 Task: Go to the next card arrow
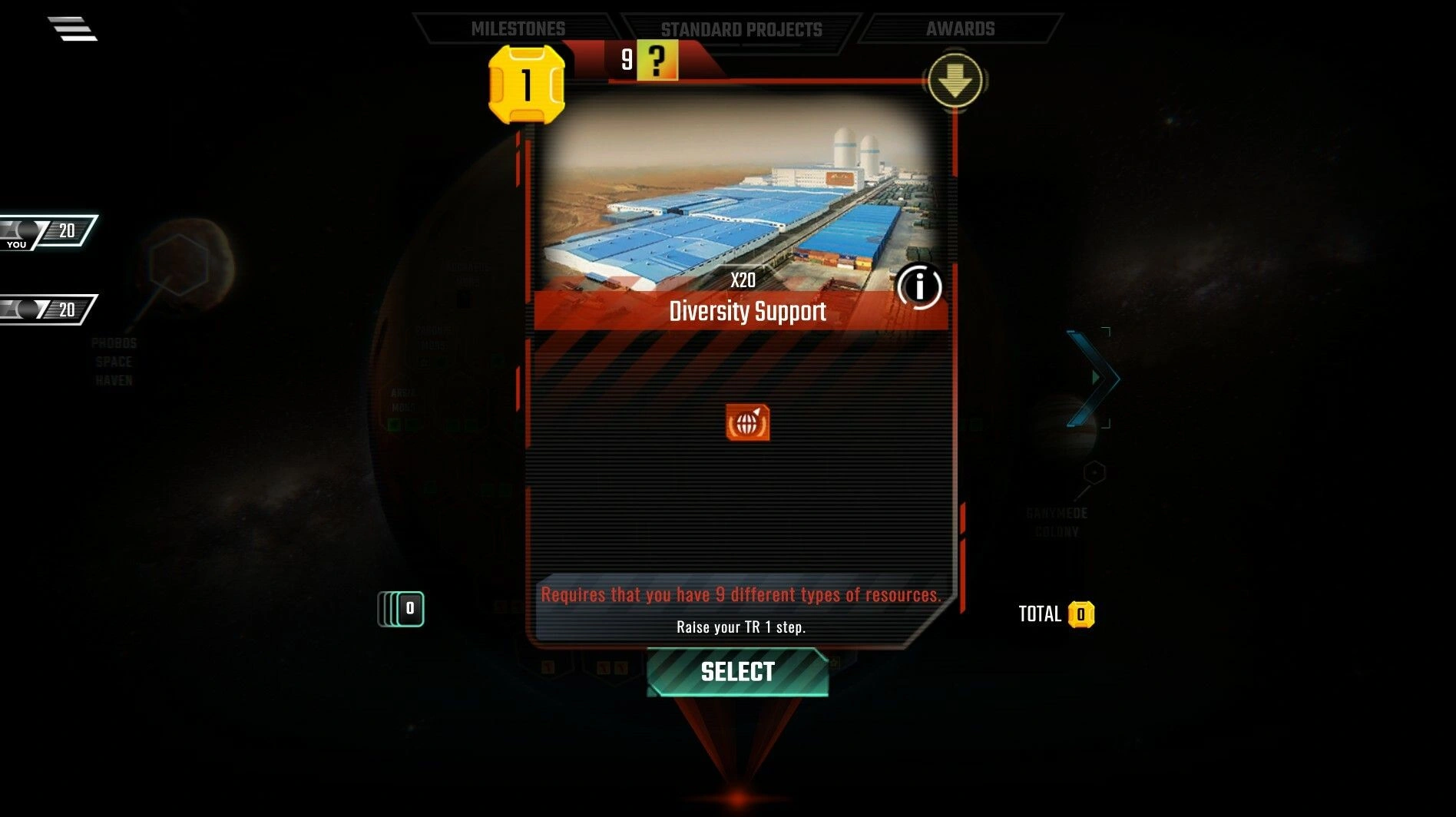[x=1093, y=378]
